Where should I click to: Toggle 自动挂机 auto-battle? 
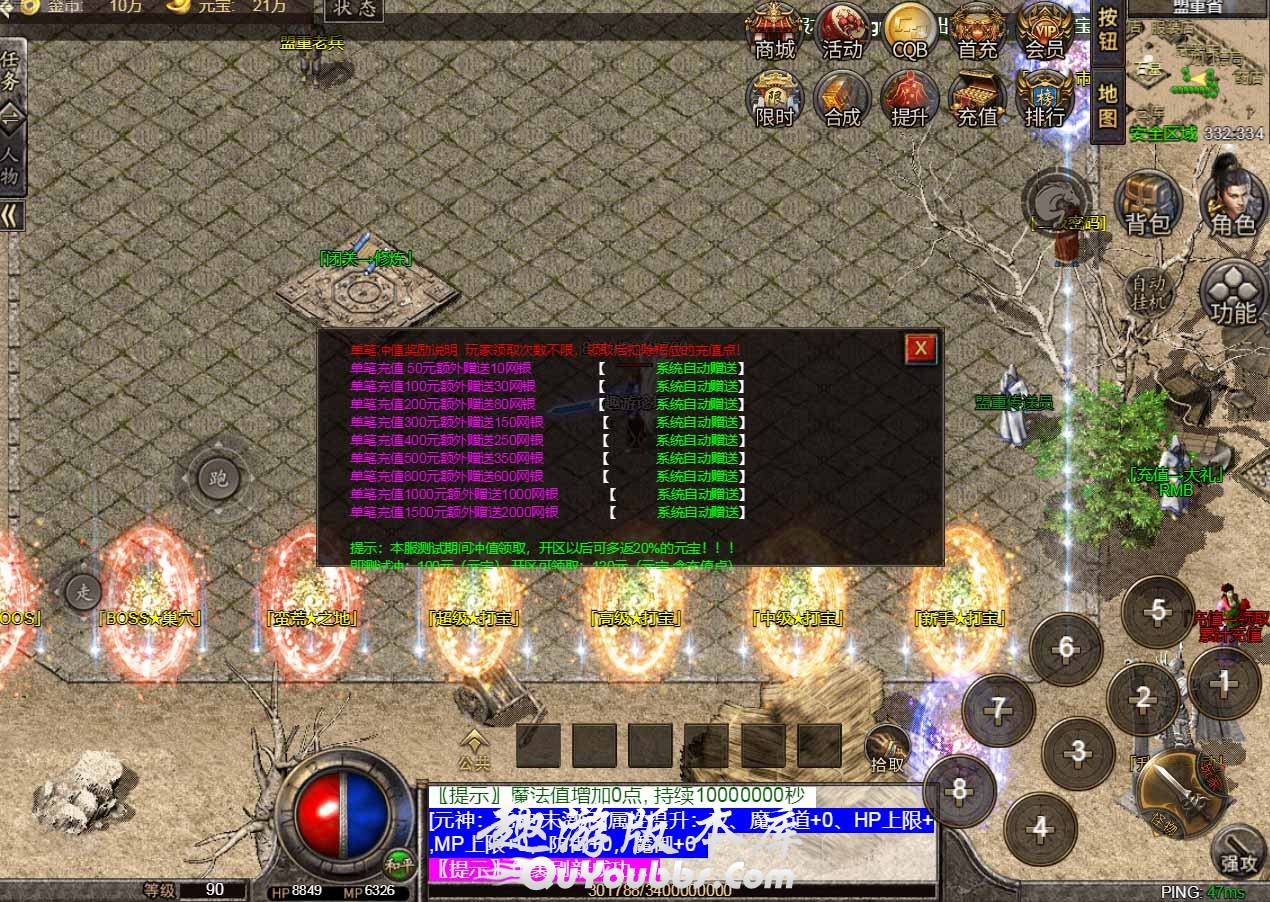tap(1148, 289)
